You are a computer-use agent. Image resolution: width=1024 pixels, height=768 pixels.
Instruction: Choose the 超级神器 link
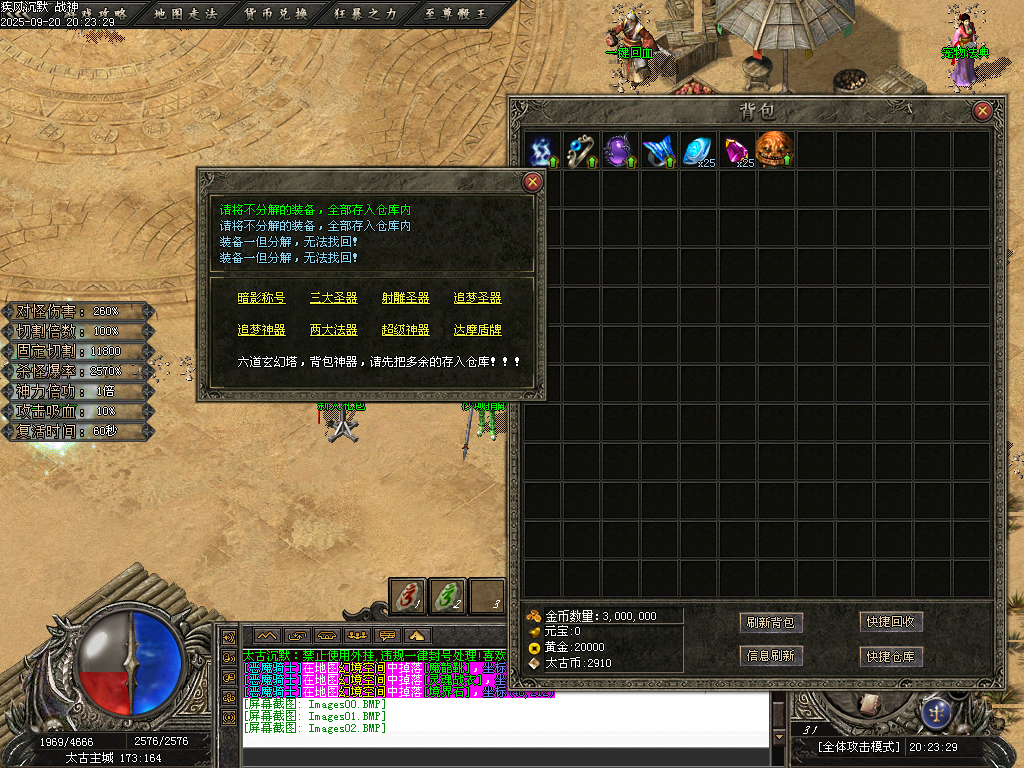click(x=405, y=330)
